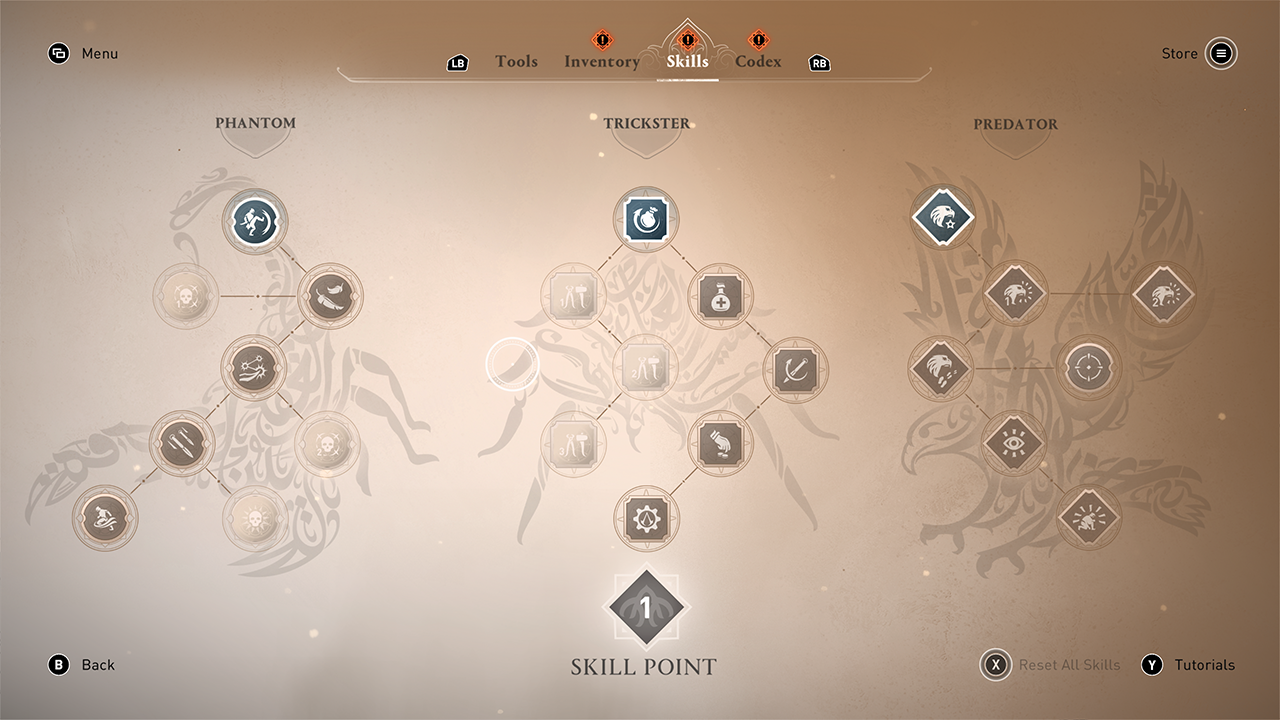The height and width of the screenshot is (720, 1280).
Task: Open the Menu option
Action: coord(59,54)
